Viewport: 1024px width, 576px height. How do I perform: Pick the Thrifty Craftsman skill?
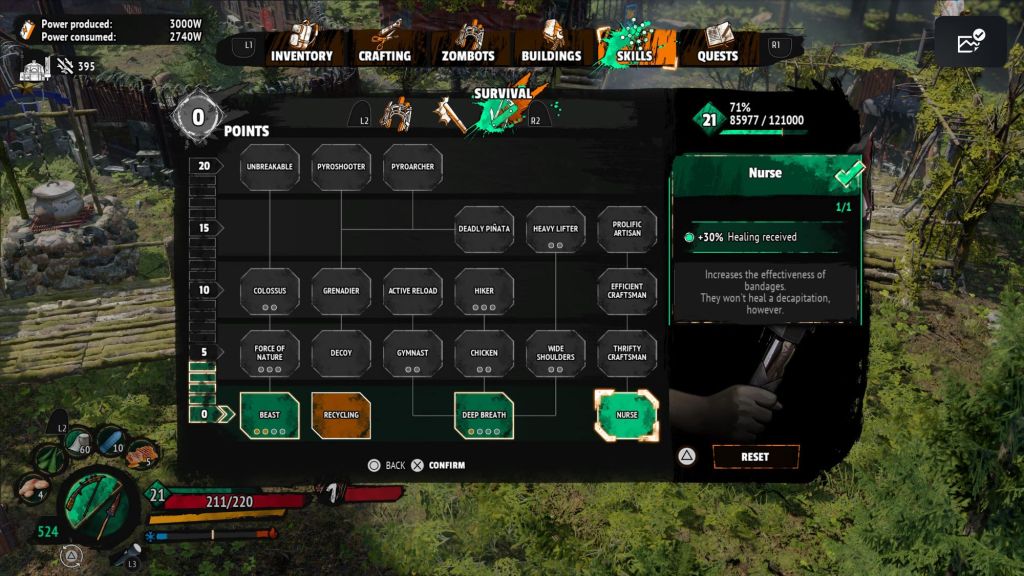(x=627, y=353)
